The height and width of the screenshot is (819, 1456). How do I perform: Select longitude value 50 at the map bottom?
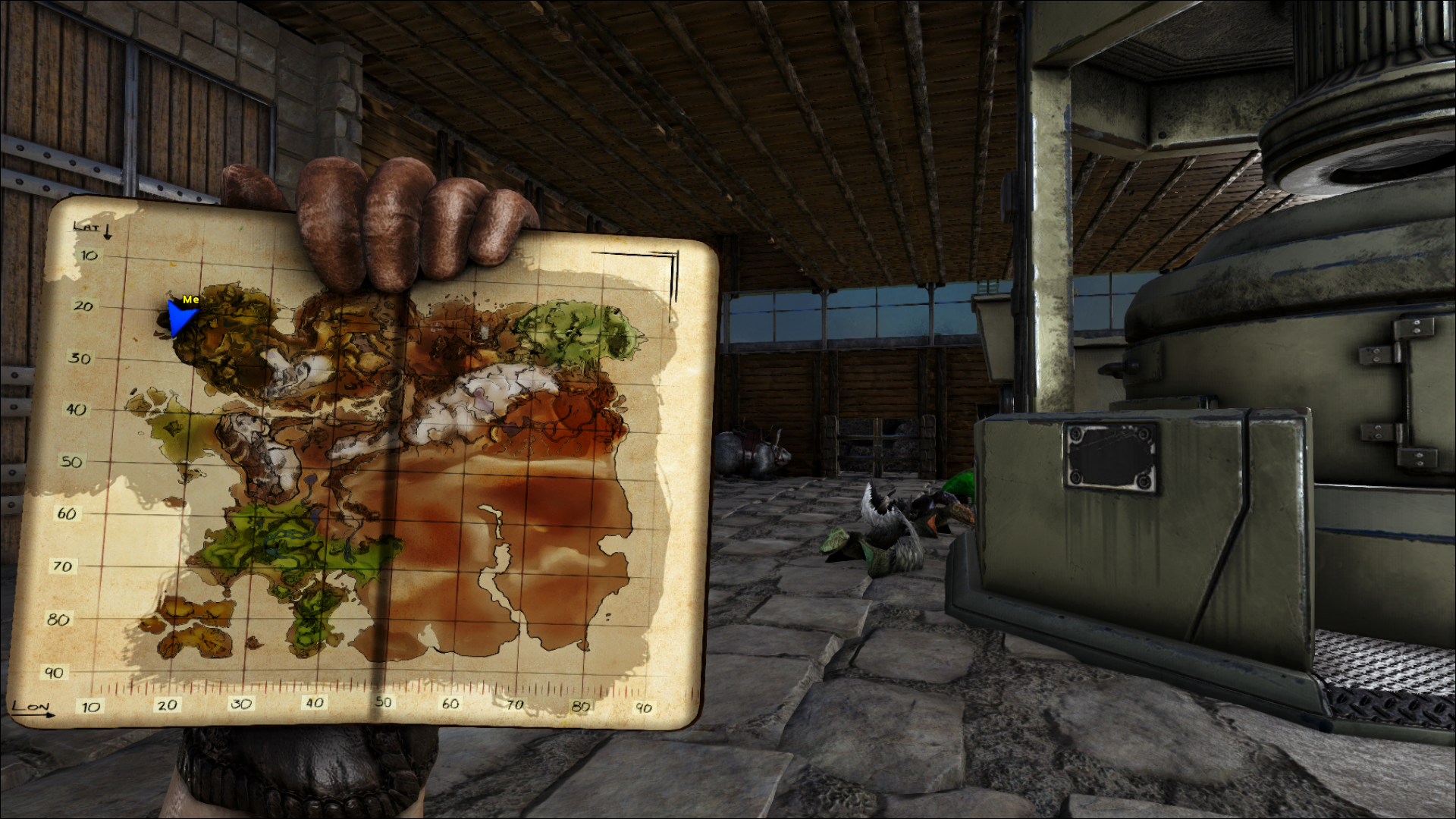click(x=383, y=702)
